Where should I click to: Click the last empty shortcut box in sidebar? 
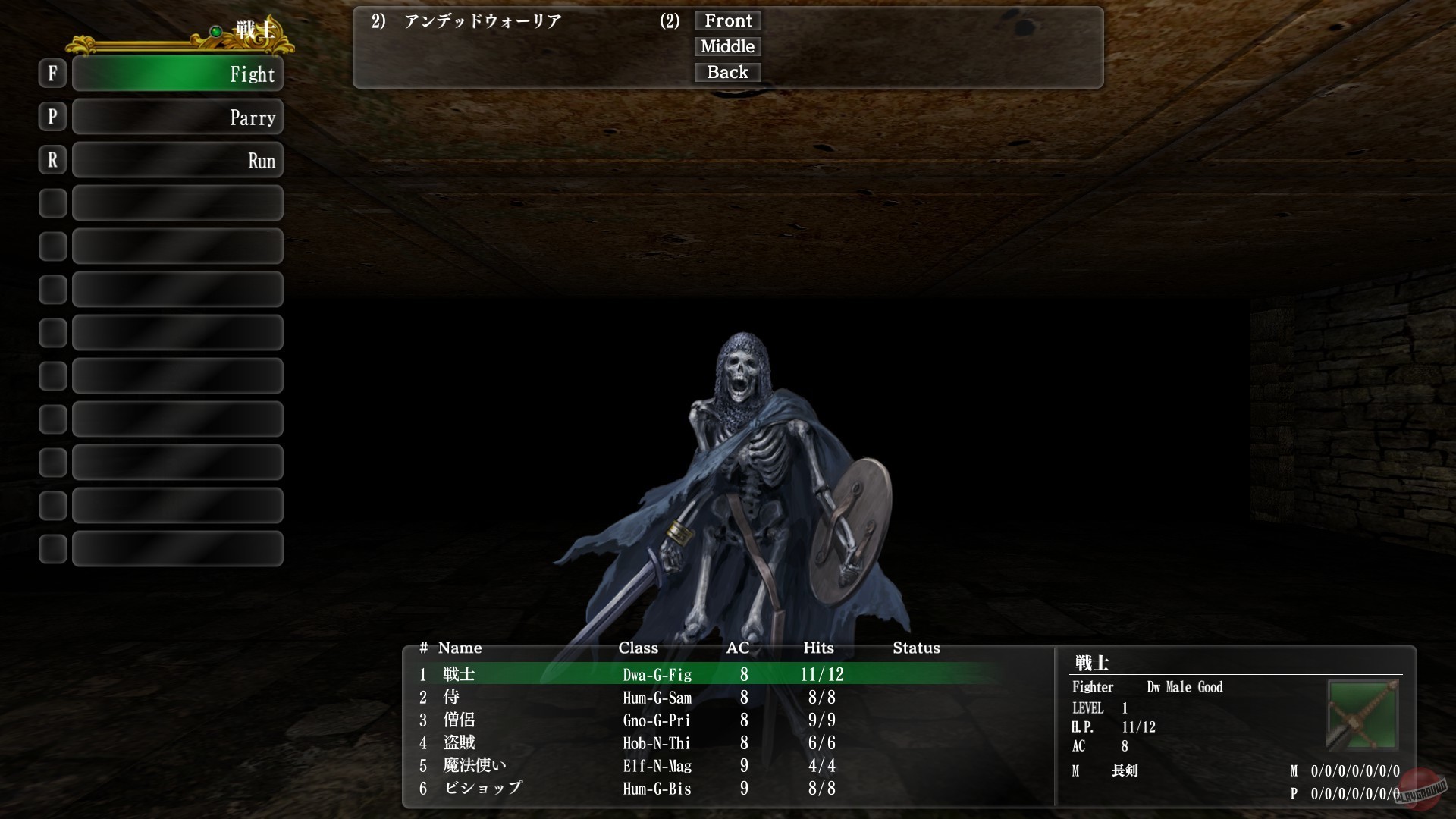click(52, 548)
